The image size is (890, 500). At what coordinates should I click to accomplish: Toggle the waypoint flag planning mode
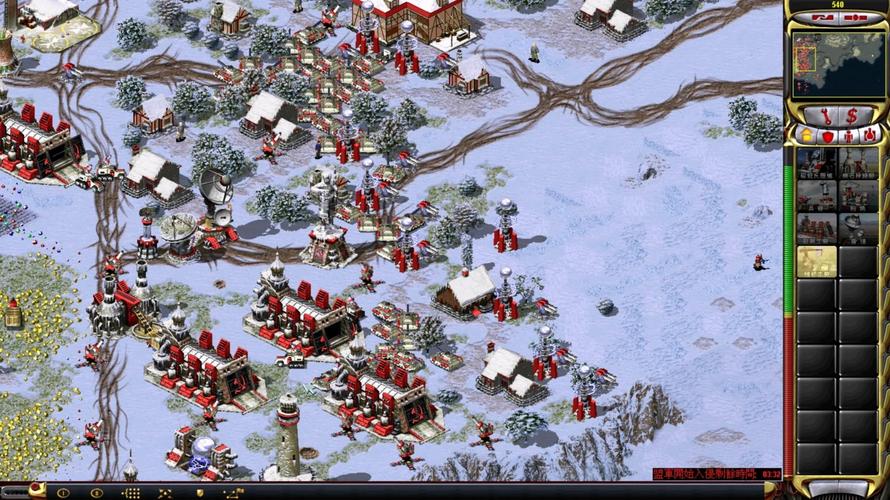[233, 493]
